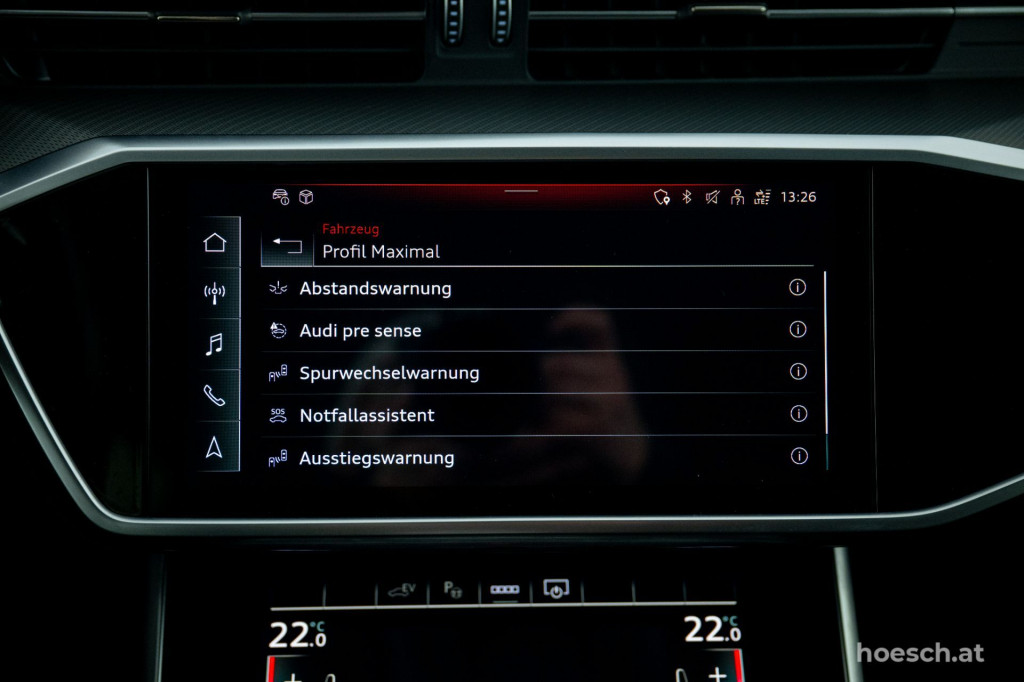Screen dimensions: 1024x682
Task: Open the music note media menu
Action: [215, 345]
